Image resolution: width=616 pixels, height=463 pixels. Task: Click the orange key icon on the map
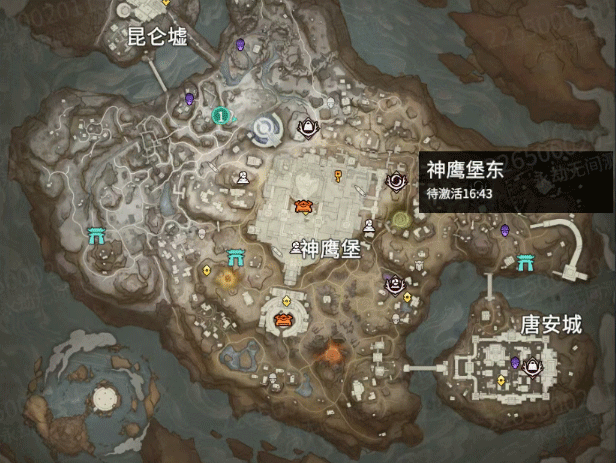coord(340,177)
